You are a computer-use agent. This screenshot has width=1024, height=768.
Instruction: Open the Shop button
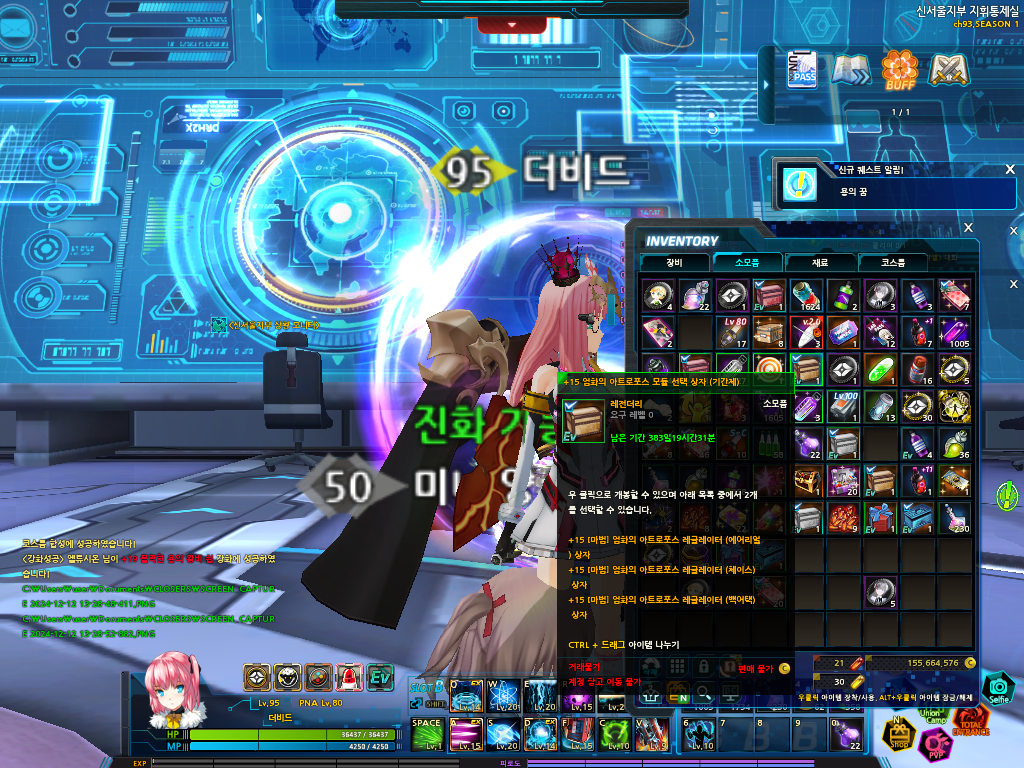(897, 735)
